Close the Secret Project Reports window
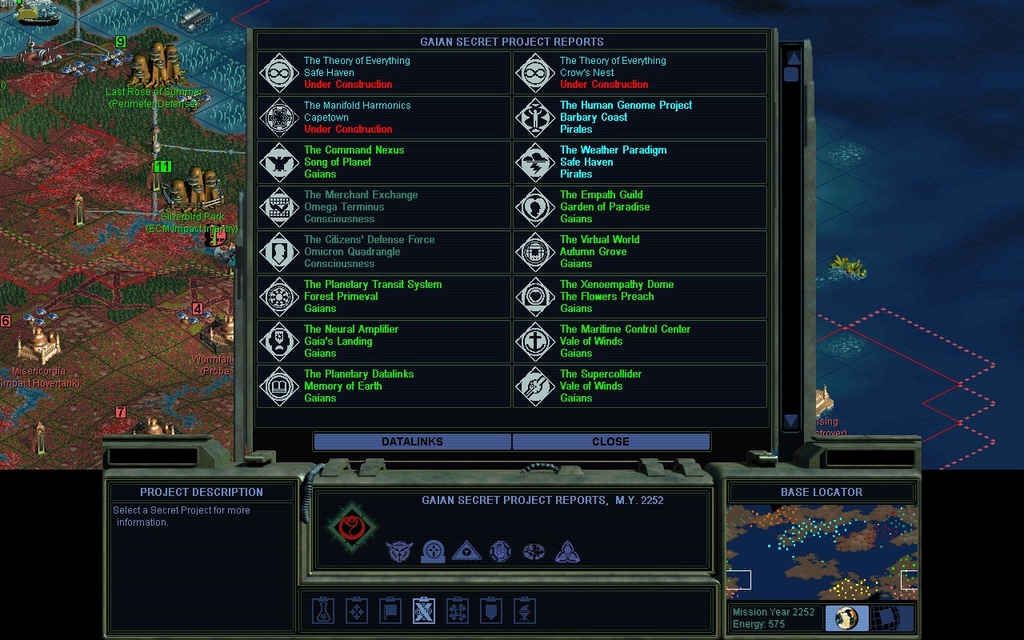The width and height of the screenshot is (1024, 640). [611, 441]
